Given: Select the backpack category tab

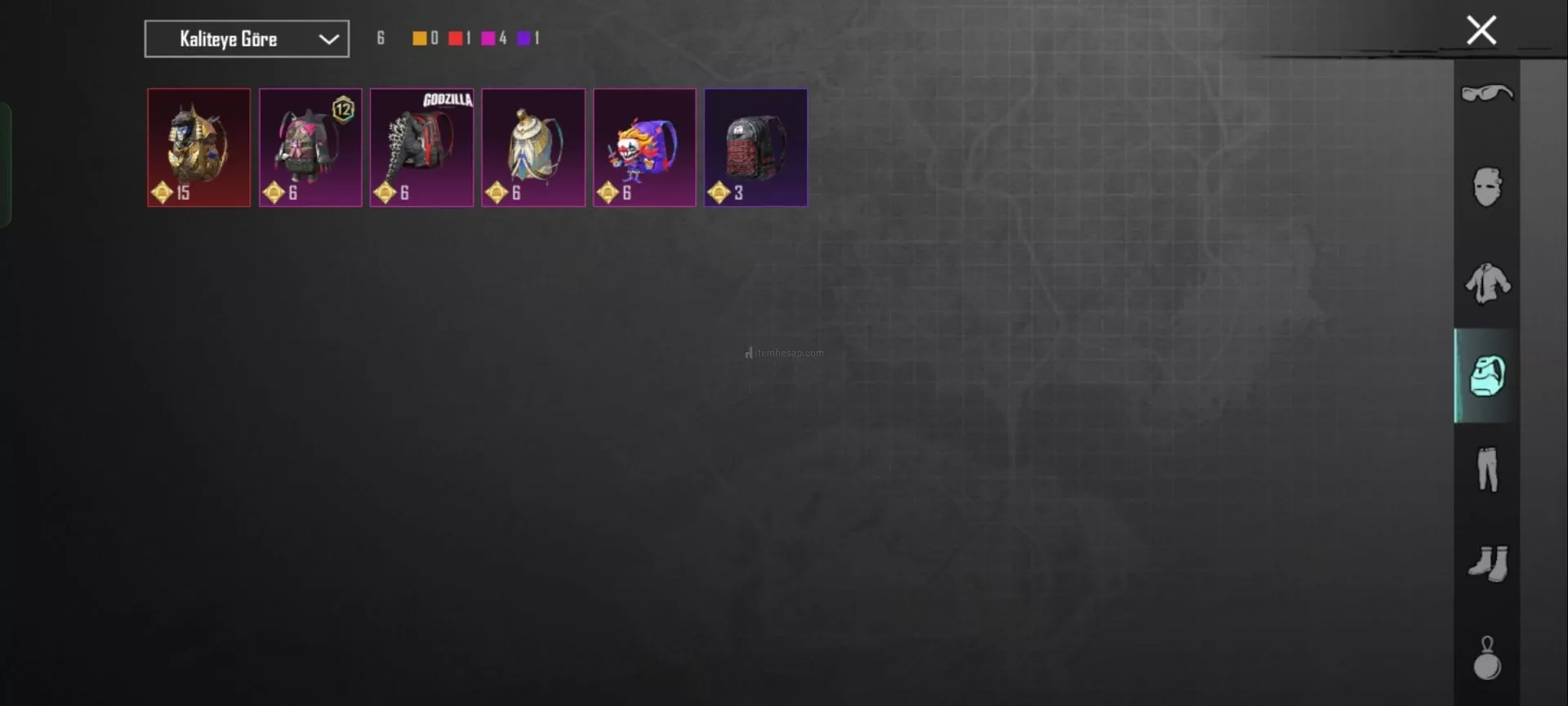Looking at the screenshot, I should click(1486, 376).
